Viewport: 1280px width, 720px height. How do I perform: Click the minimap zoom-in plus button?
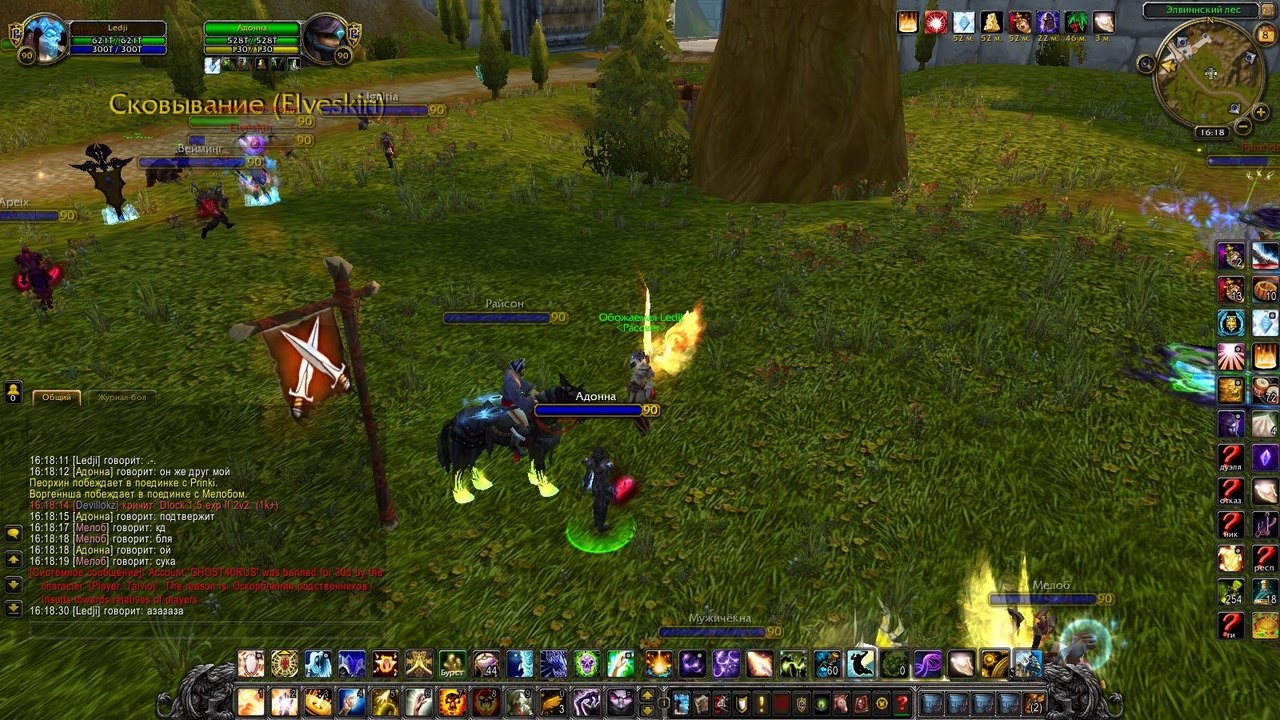(1260, 113)
